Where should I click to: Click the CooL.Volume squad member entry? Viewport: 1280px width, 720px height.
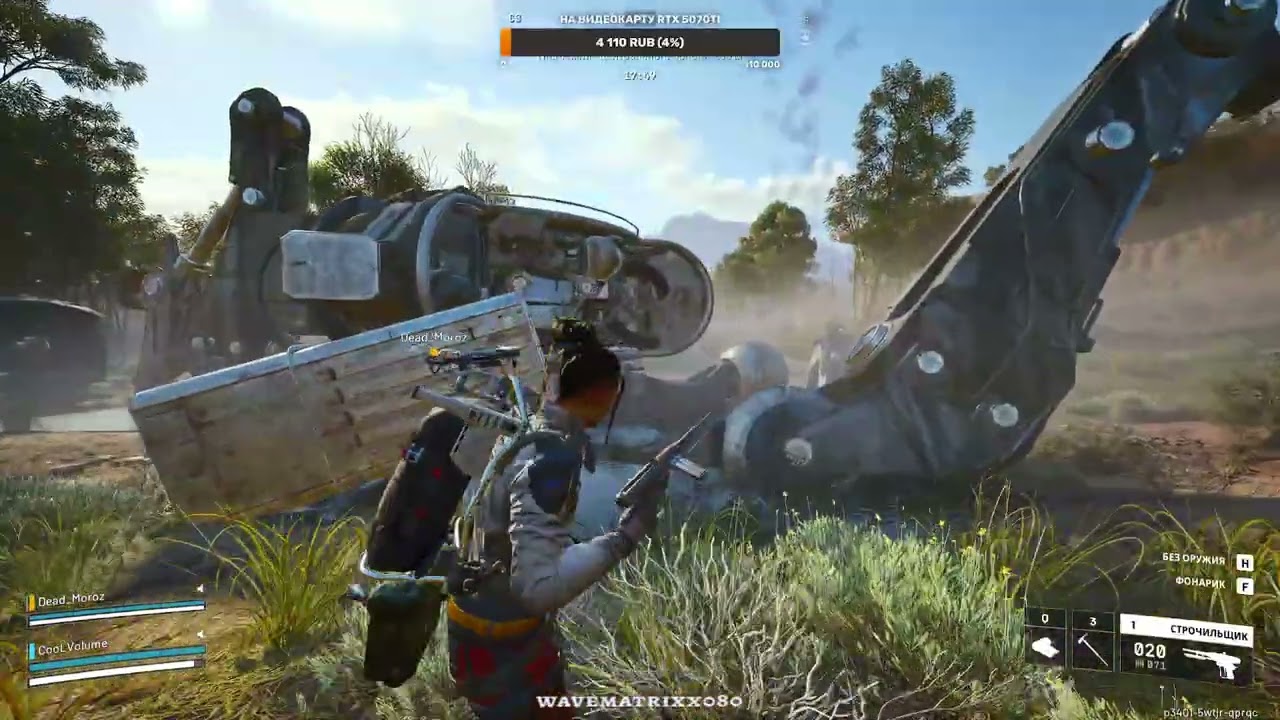point(116,654)
